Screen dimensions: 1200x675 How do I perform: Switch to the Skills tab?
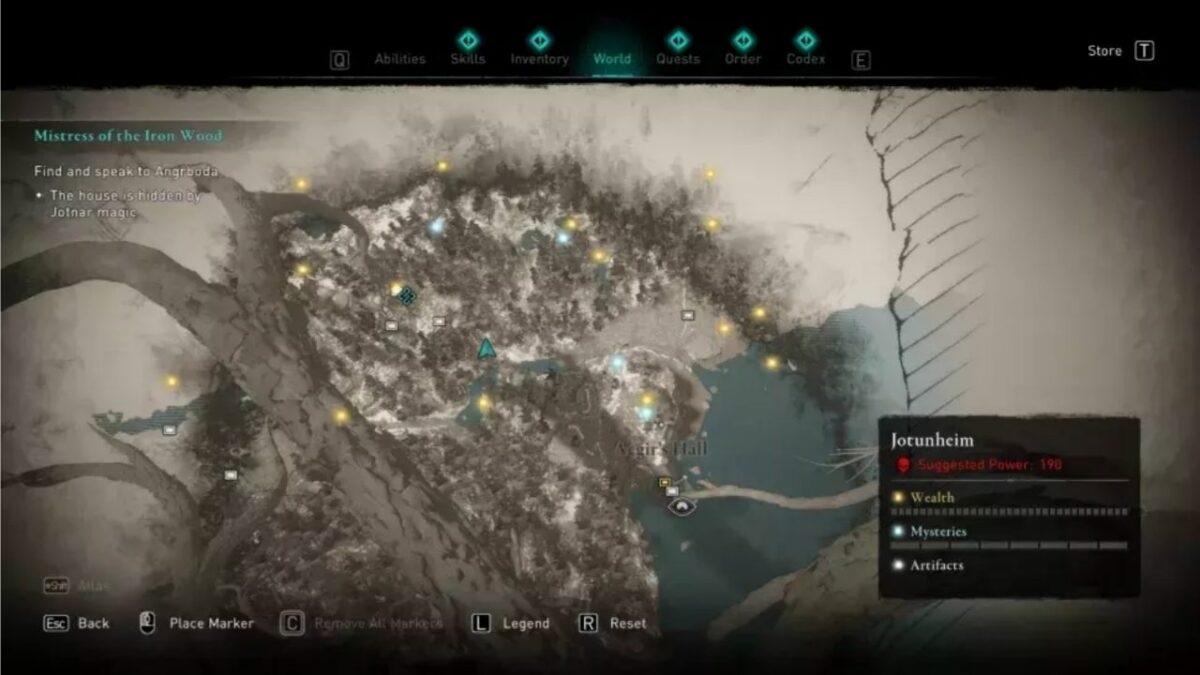click(x=468, y=58)
